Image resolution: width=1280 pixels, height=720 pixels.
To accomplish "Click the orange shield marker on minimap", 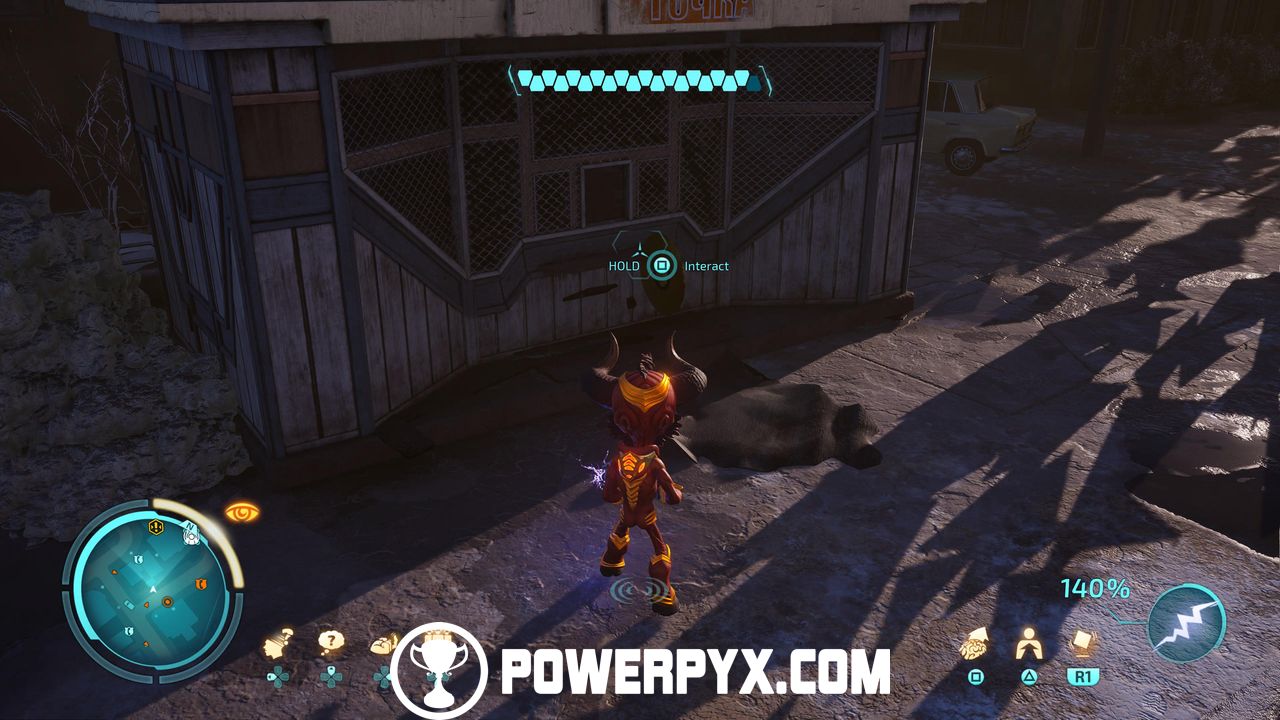I will click(202, 583).
